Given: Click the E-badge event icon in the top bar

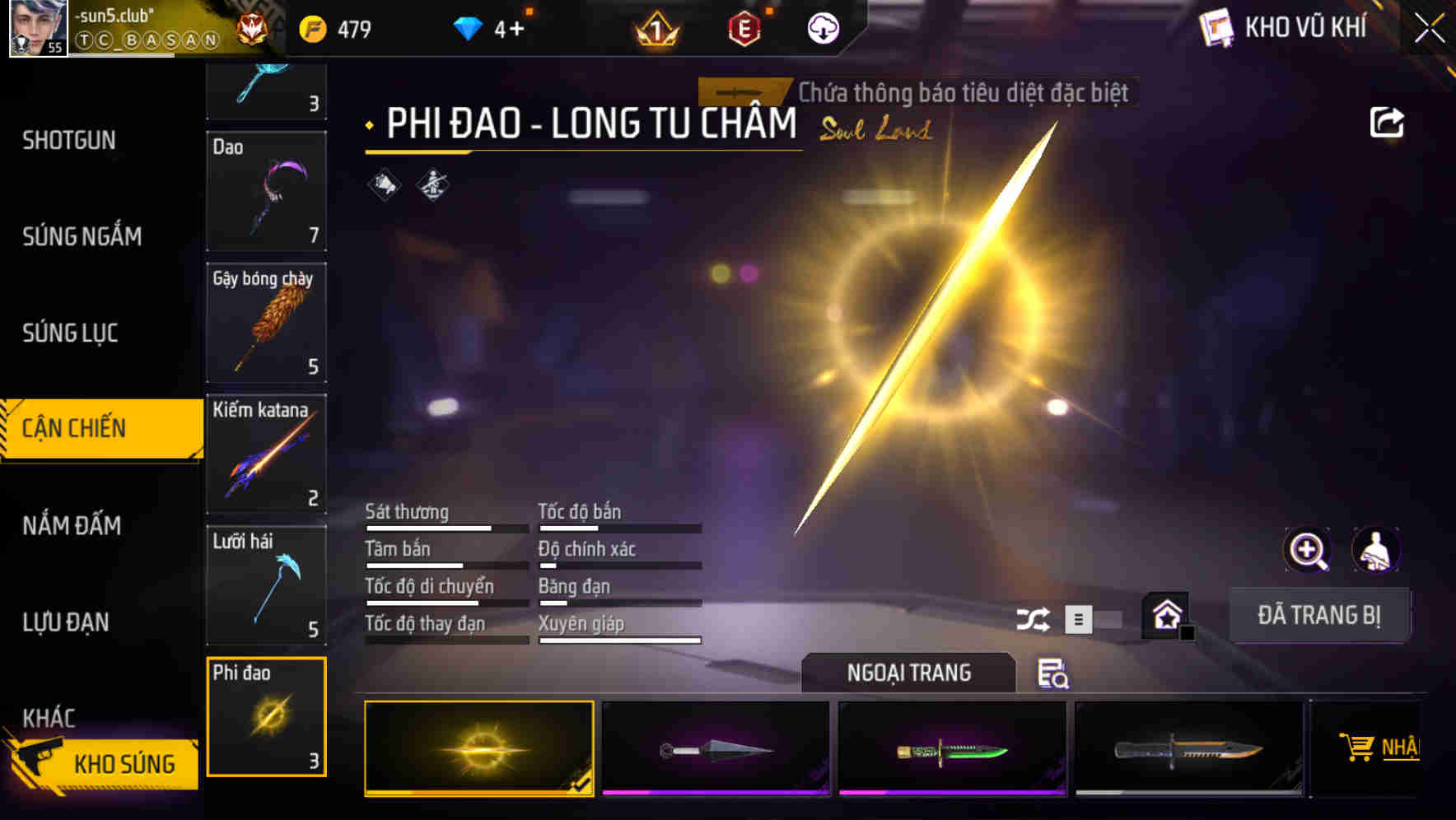Looking at the screenshot, I should (744, 27).
